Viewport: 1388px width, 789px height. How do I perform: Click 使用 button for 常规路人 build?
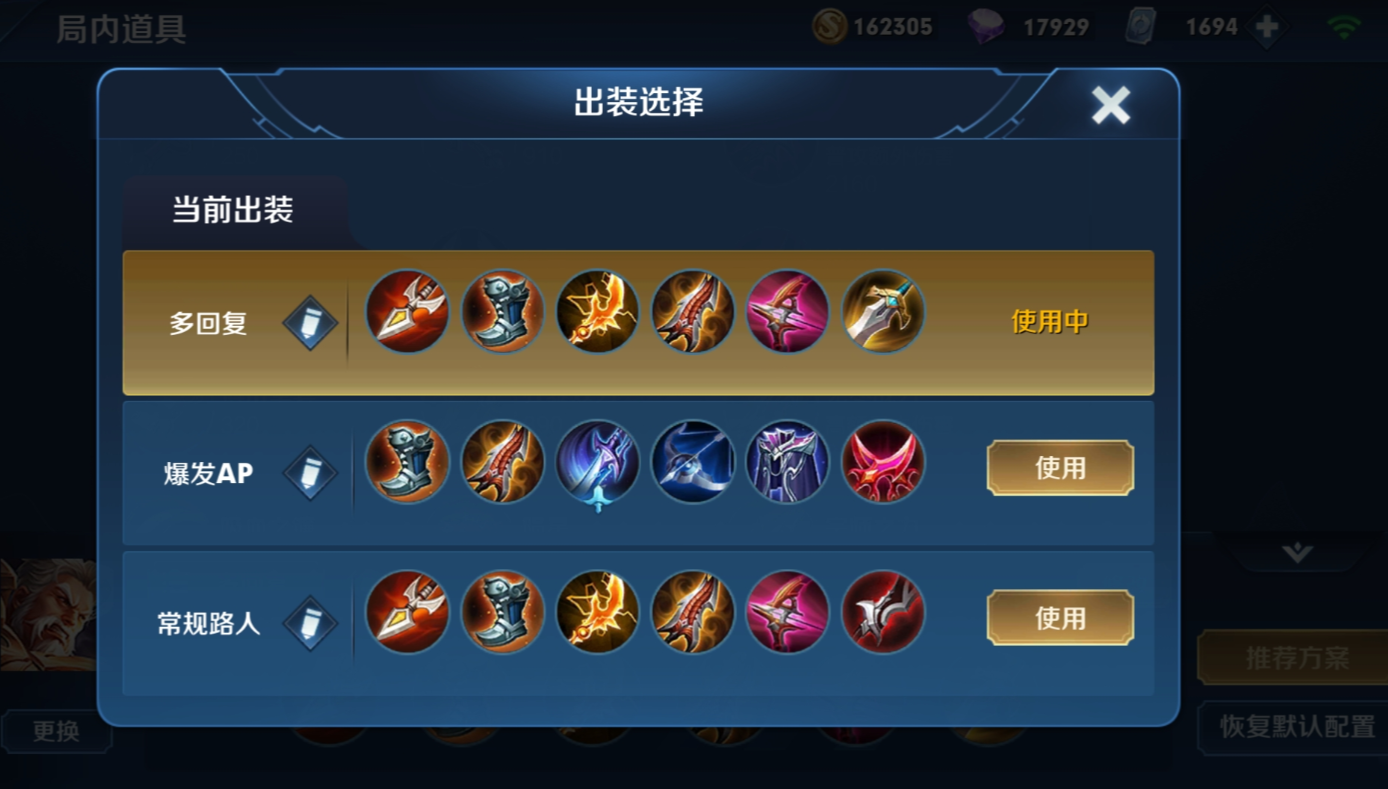[1059, 618]
